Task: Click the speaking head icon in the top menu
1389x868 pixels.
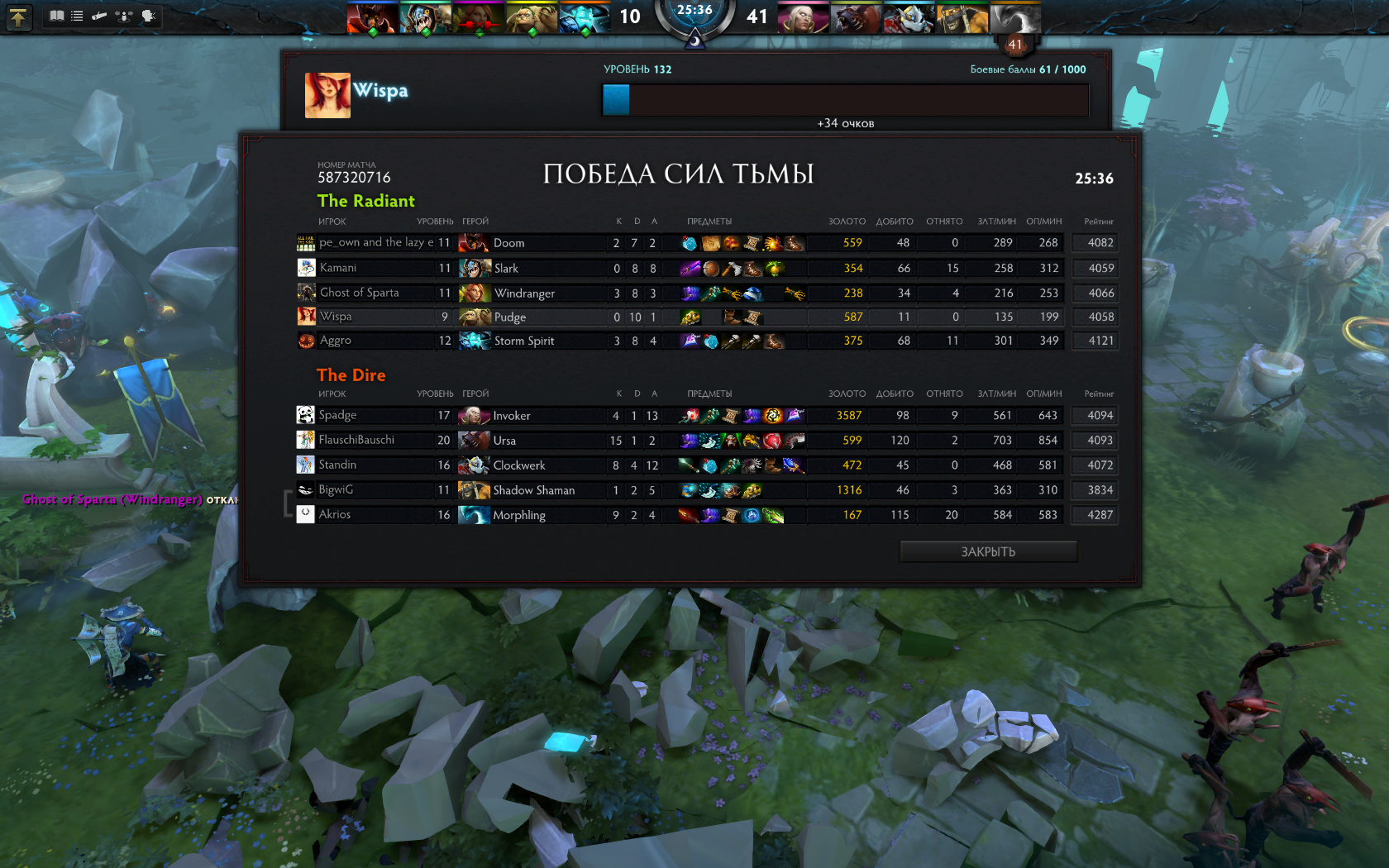Action: click(x=149, y=16)
